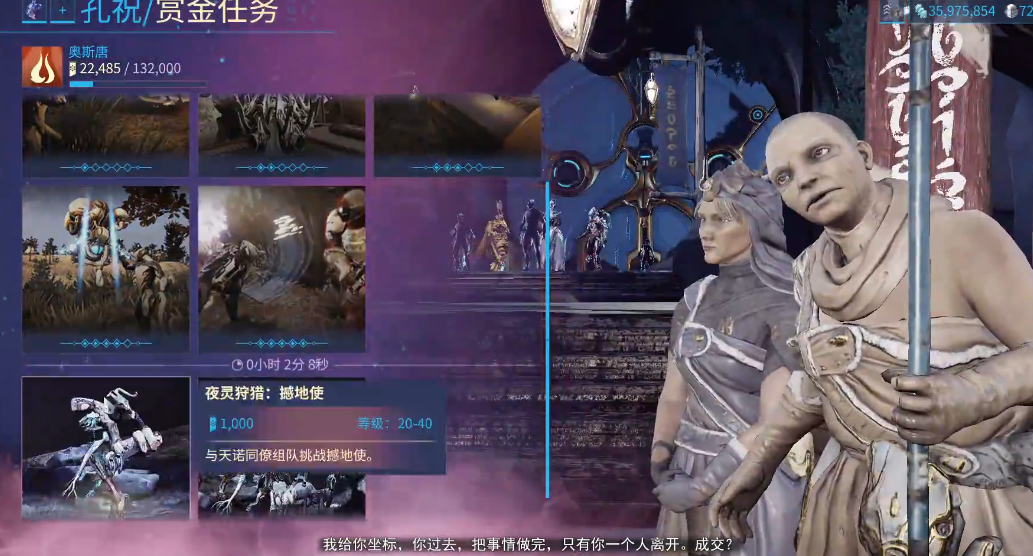Open the Ostron syndicate flame emblem
The image size is (1033, 556).
click(42, 66)
